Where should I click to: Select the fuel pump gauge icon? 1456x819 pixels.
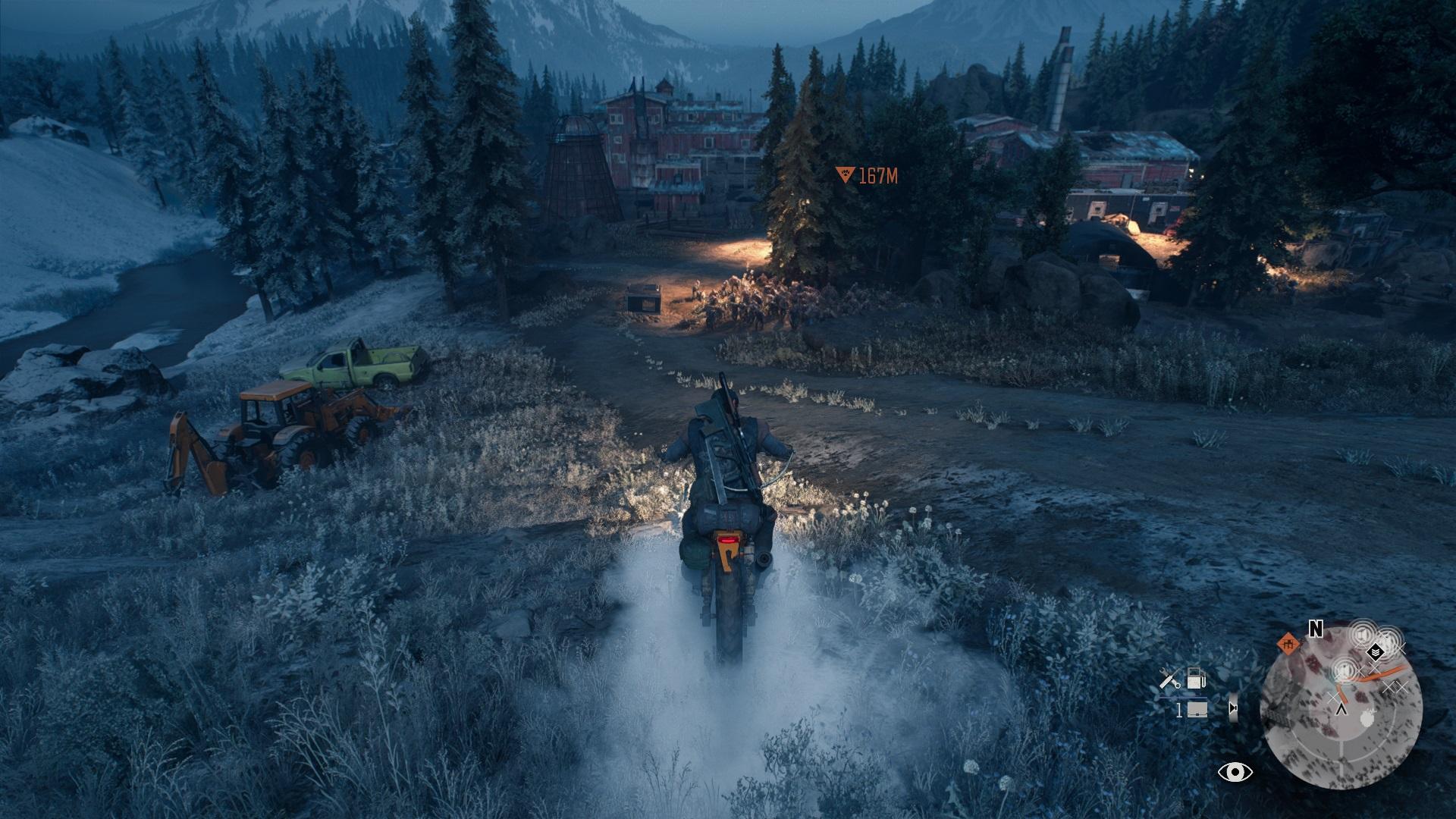[x=1196, y=678]
